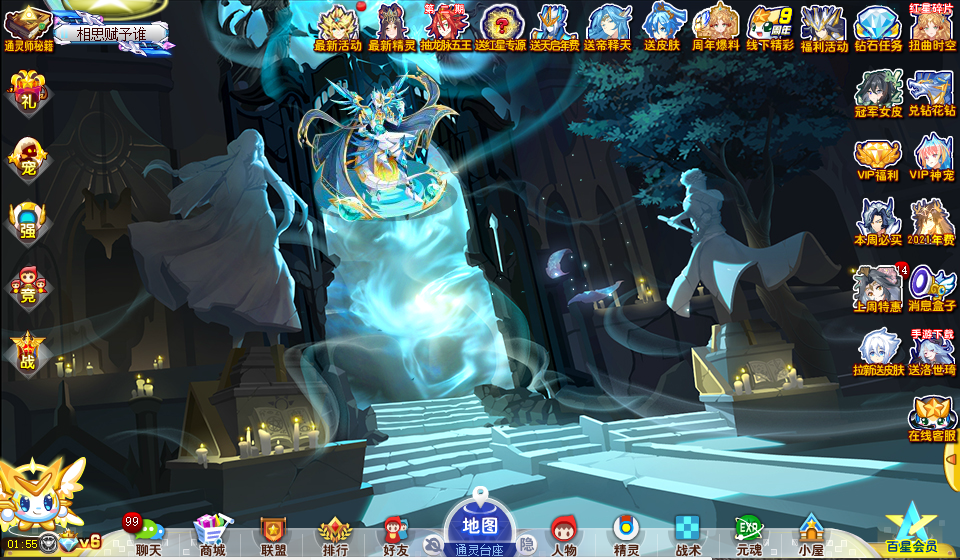Open the 在线客服 customer service
This screenshot has height=560, width=960.
pos(932,420)
